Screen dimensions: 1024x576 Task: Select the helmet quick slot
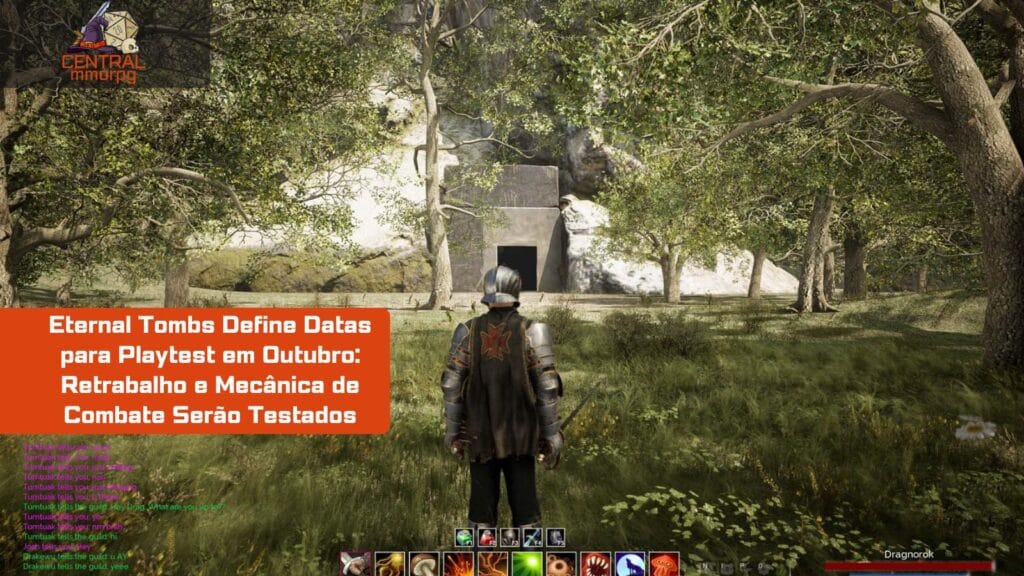pyautogui.click(x=509, y=537)
